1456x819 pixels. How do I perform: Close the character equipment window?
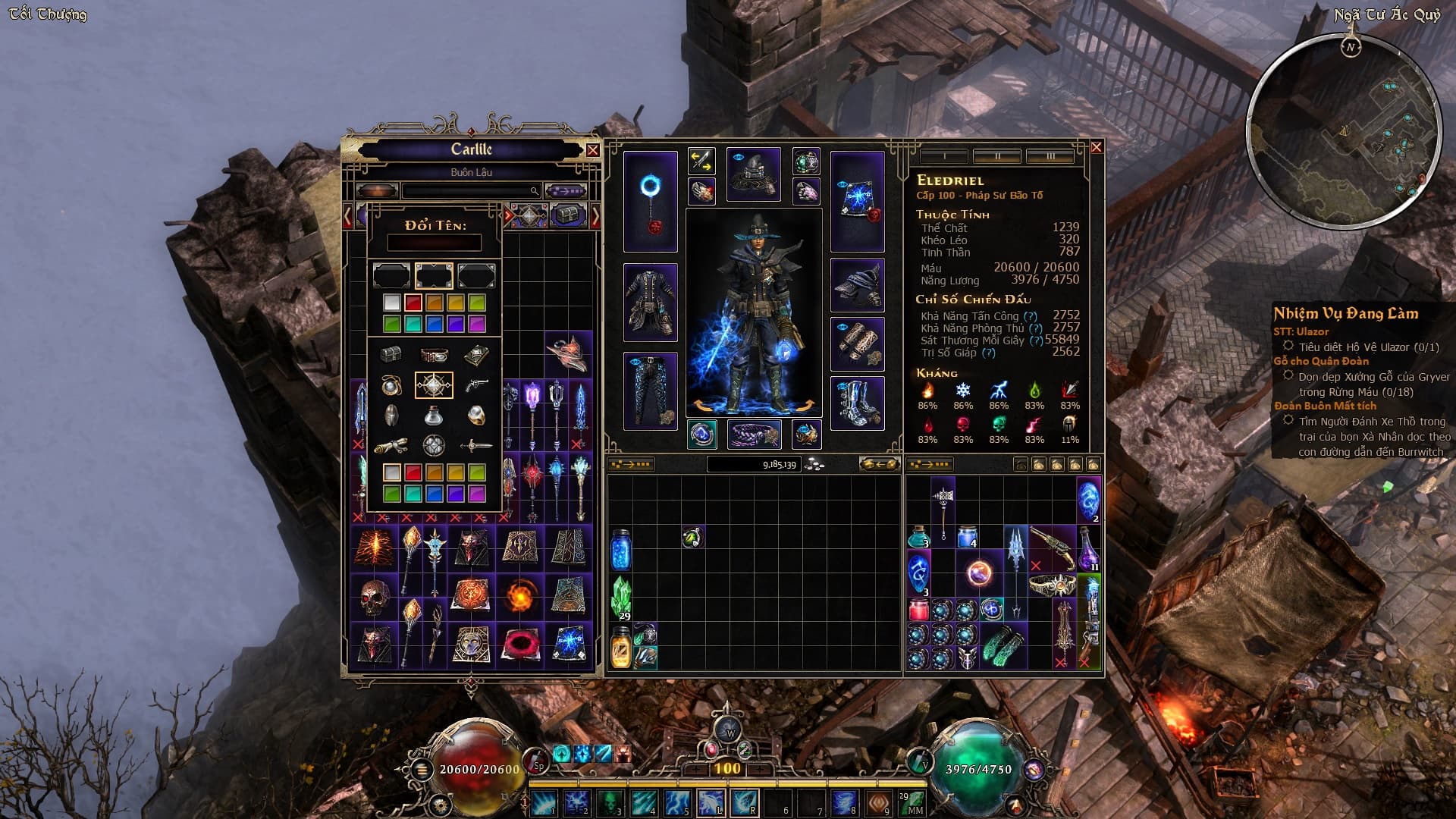point(1096,147)
